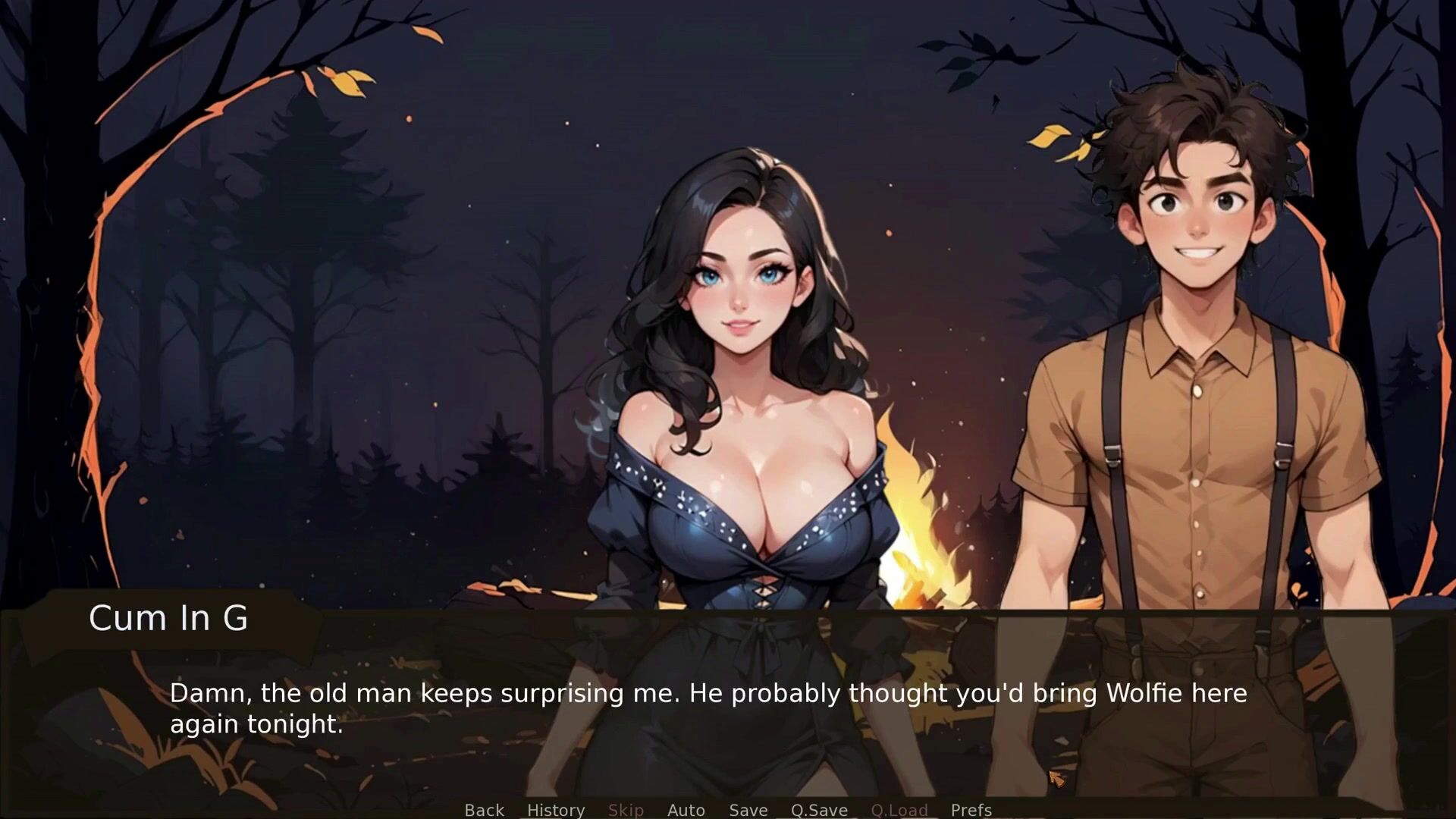Go Back one dialogue line

tap(484, 809)
